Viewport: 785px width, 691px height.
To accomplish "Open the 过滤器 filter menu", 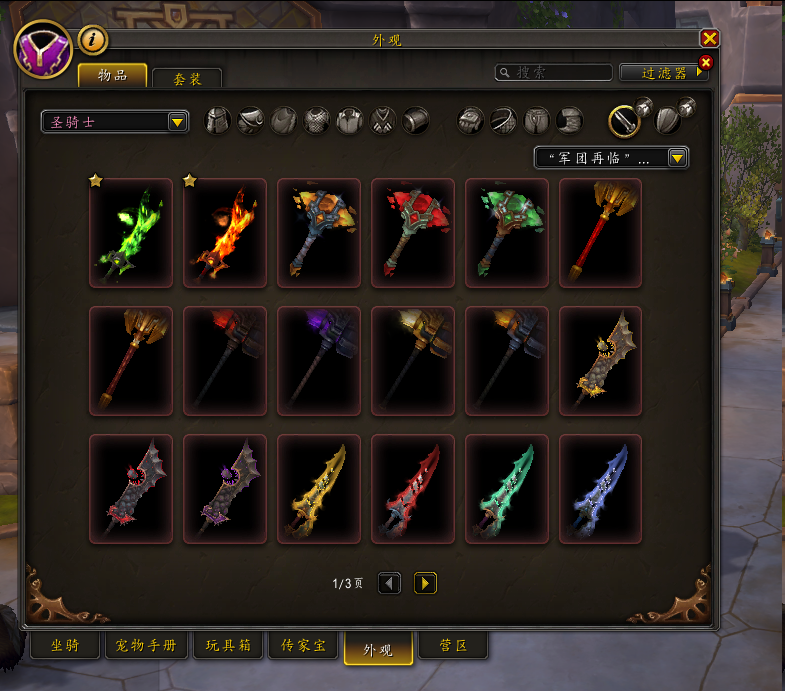I will point(663,73).
